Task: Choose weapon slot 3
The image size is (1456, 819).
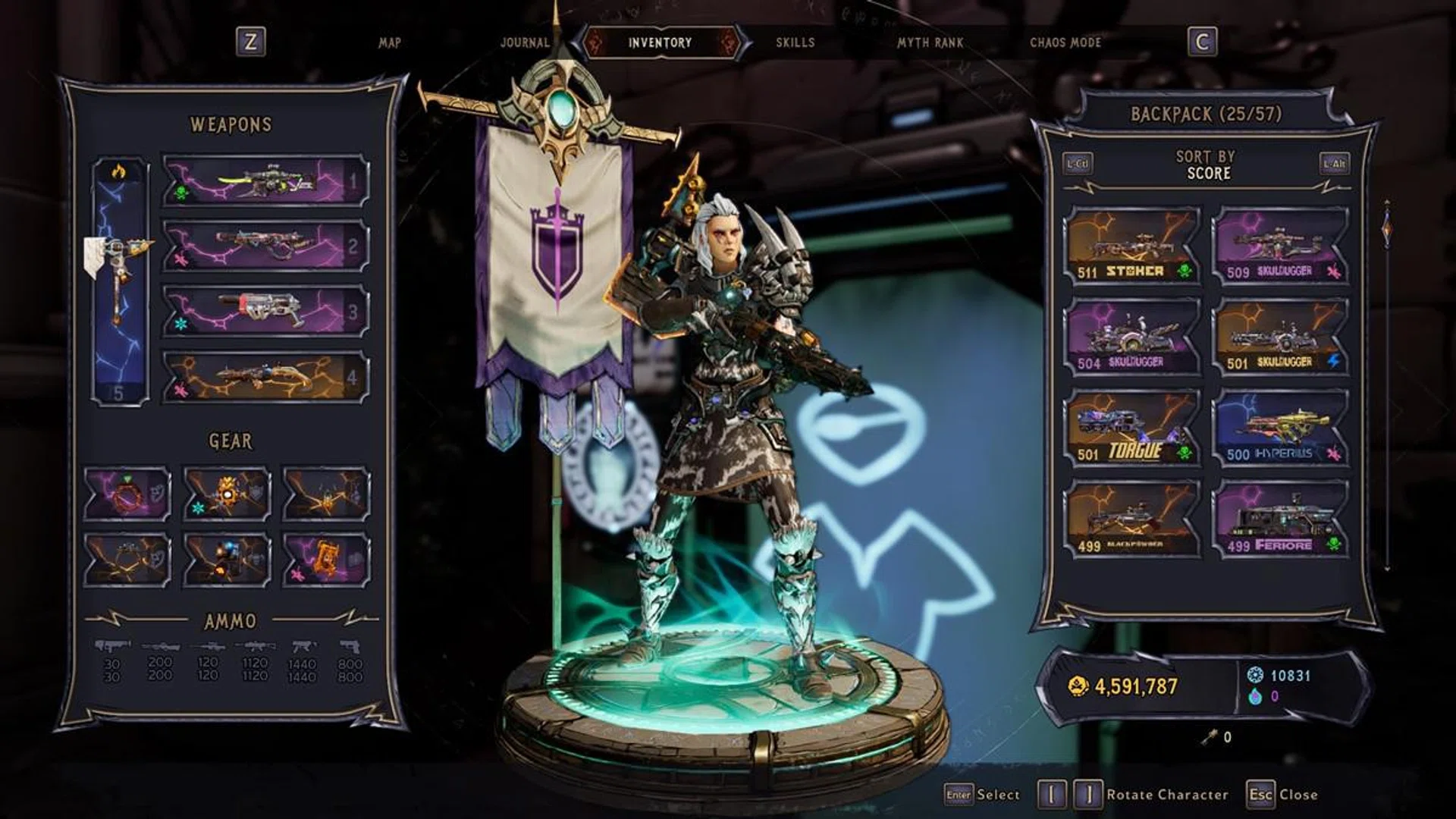Action: click(x=265, y=311)
